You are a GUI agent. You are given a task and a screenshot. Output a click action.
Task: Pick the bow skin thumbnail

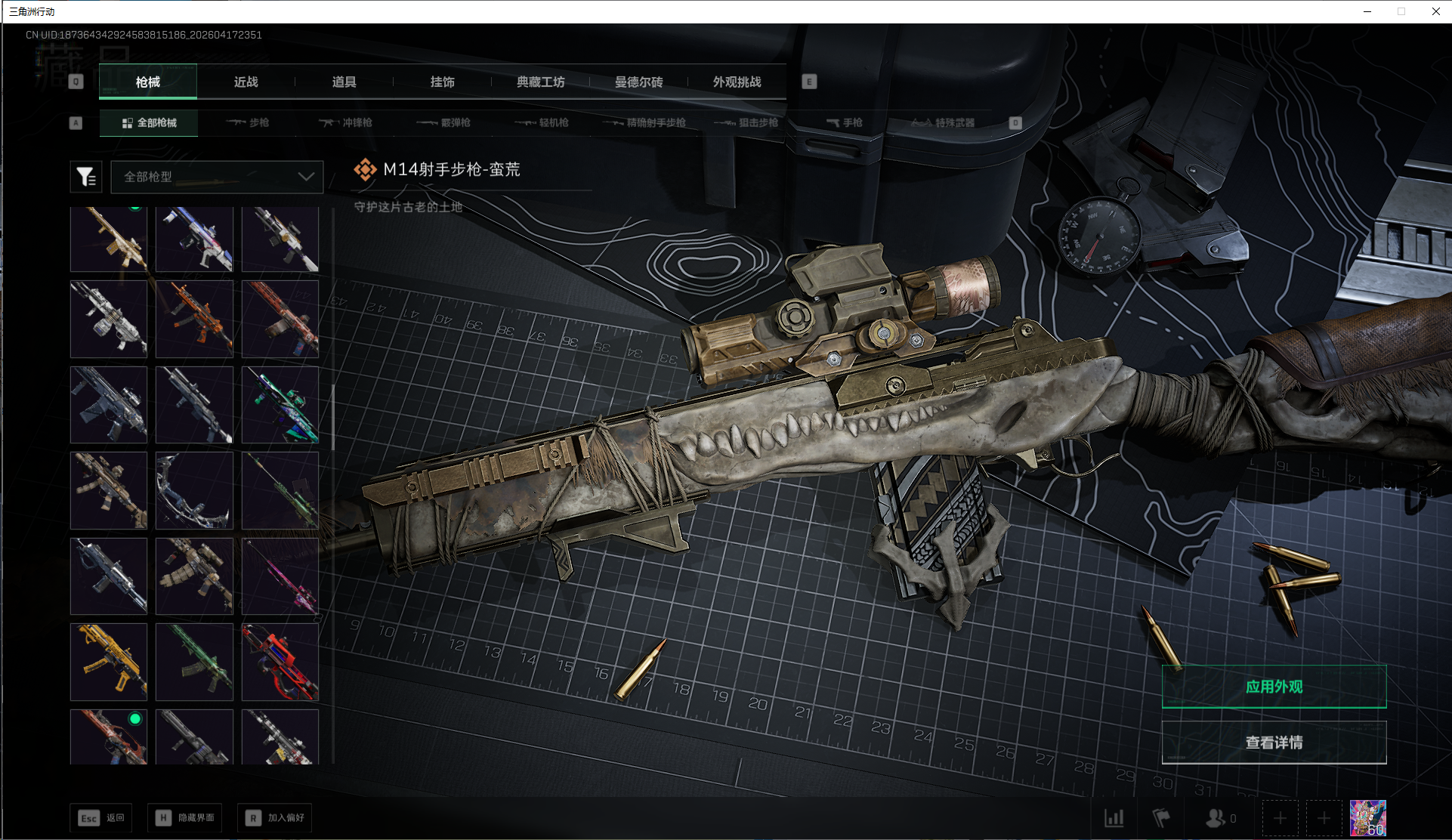pos(194,491)
